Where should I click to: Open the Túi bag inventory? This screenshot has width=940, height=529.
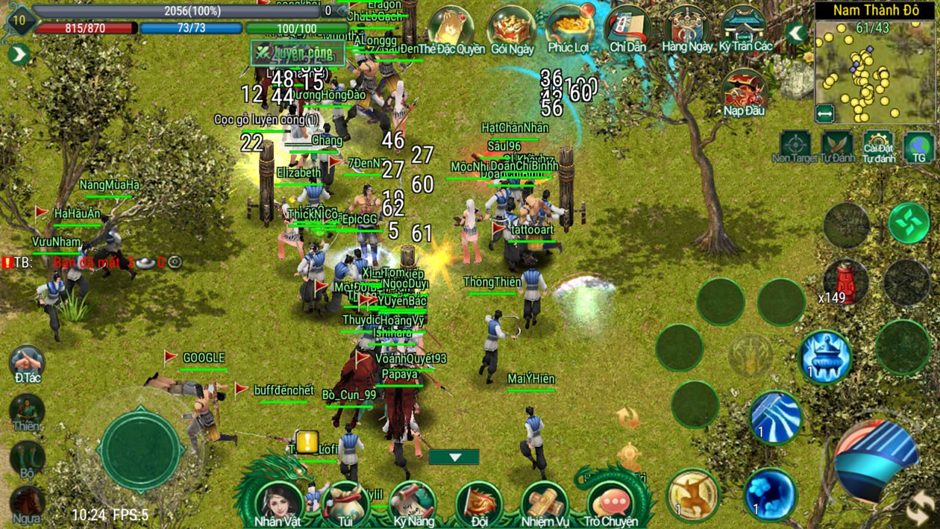click(346, 501)
